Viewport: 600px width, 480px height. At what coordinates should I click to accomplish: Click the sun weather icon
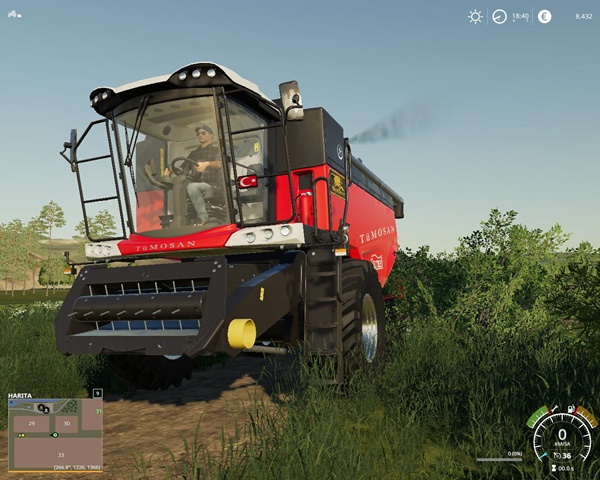[475, 17]
